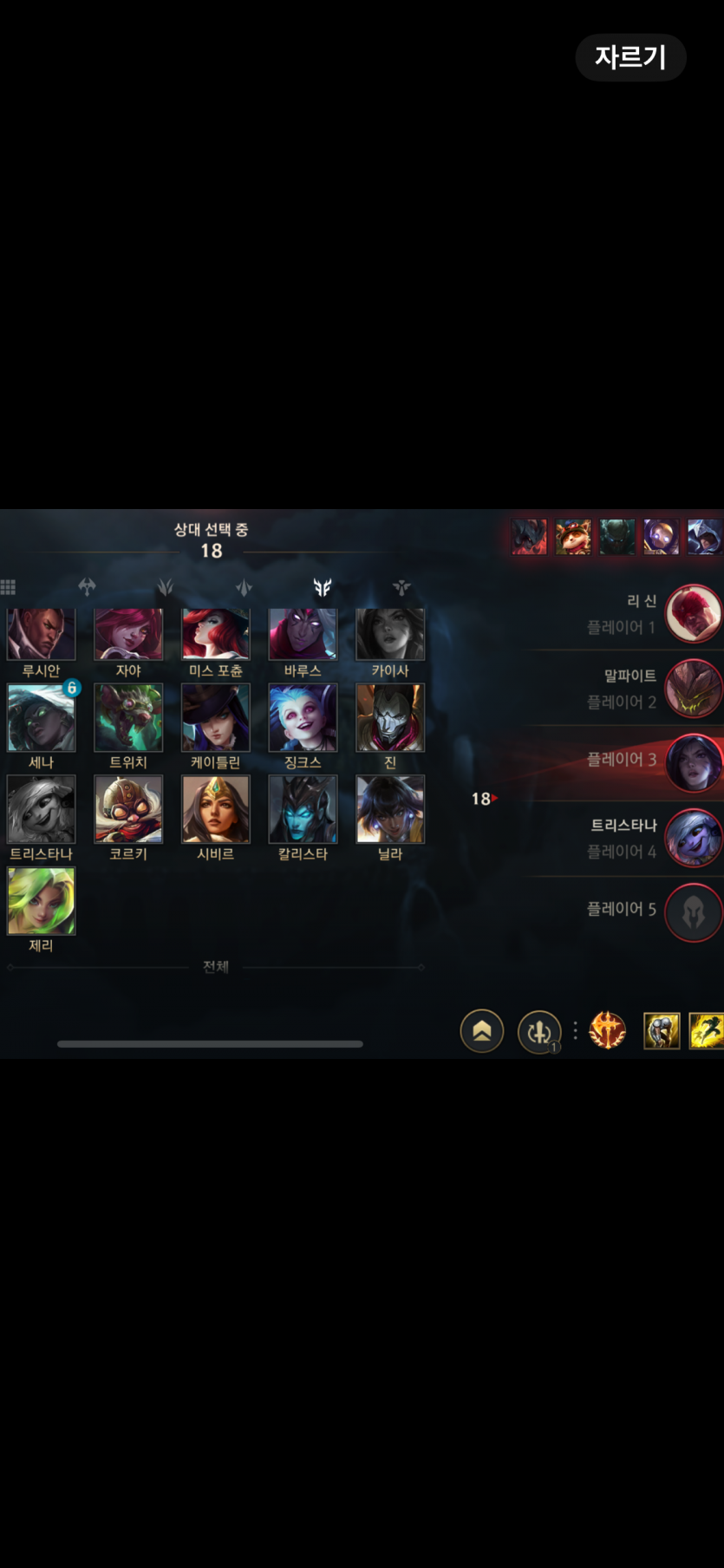Select the 미스 포춘 champion portrait

215,635
